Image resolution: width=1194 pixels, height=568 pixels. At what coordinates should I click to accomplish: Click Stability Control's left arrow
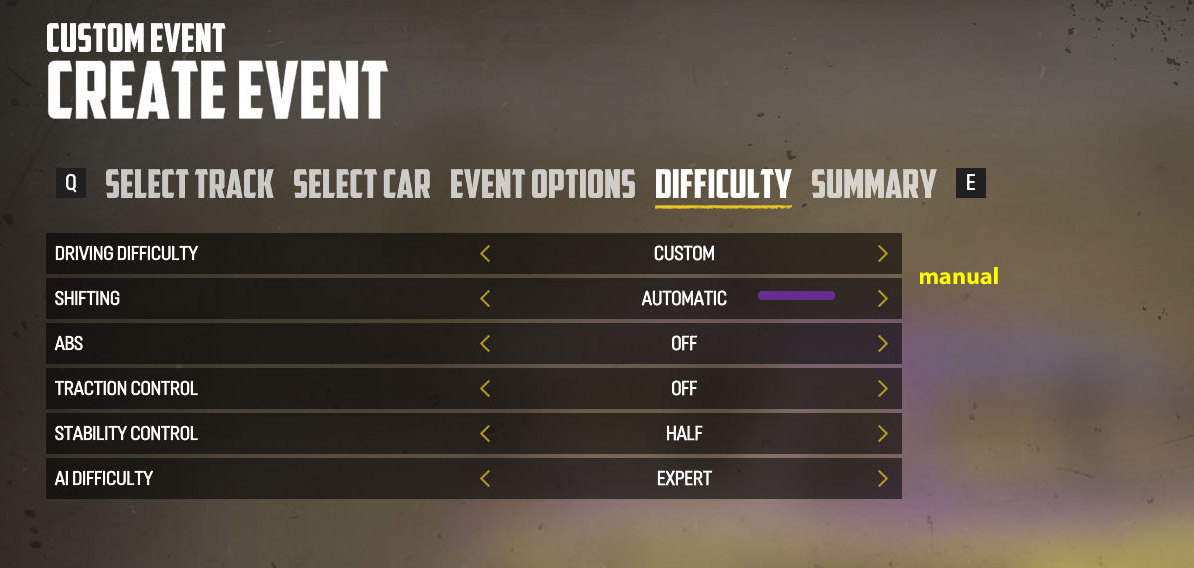pos(485,434)
